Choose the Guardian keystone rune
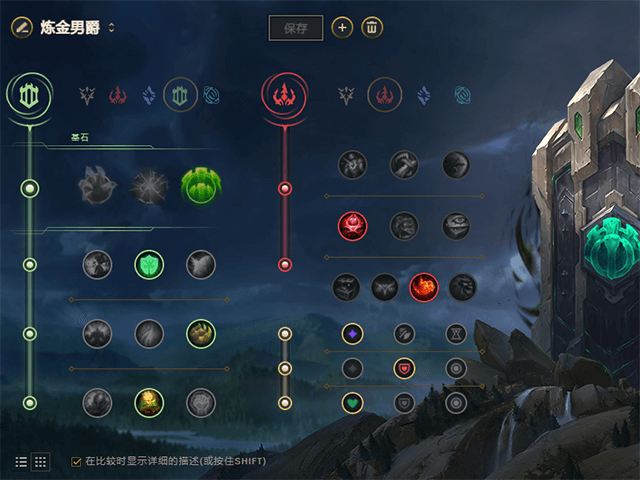This screenshot has width=640, height=480. click(x=201, y=184)
